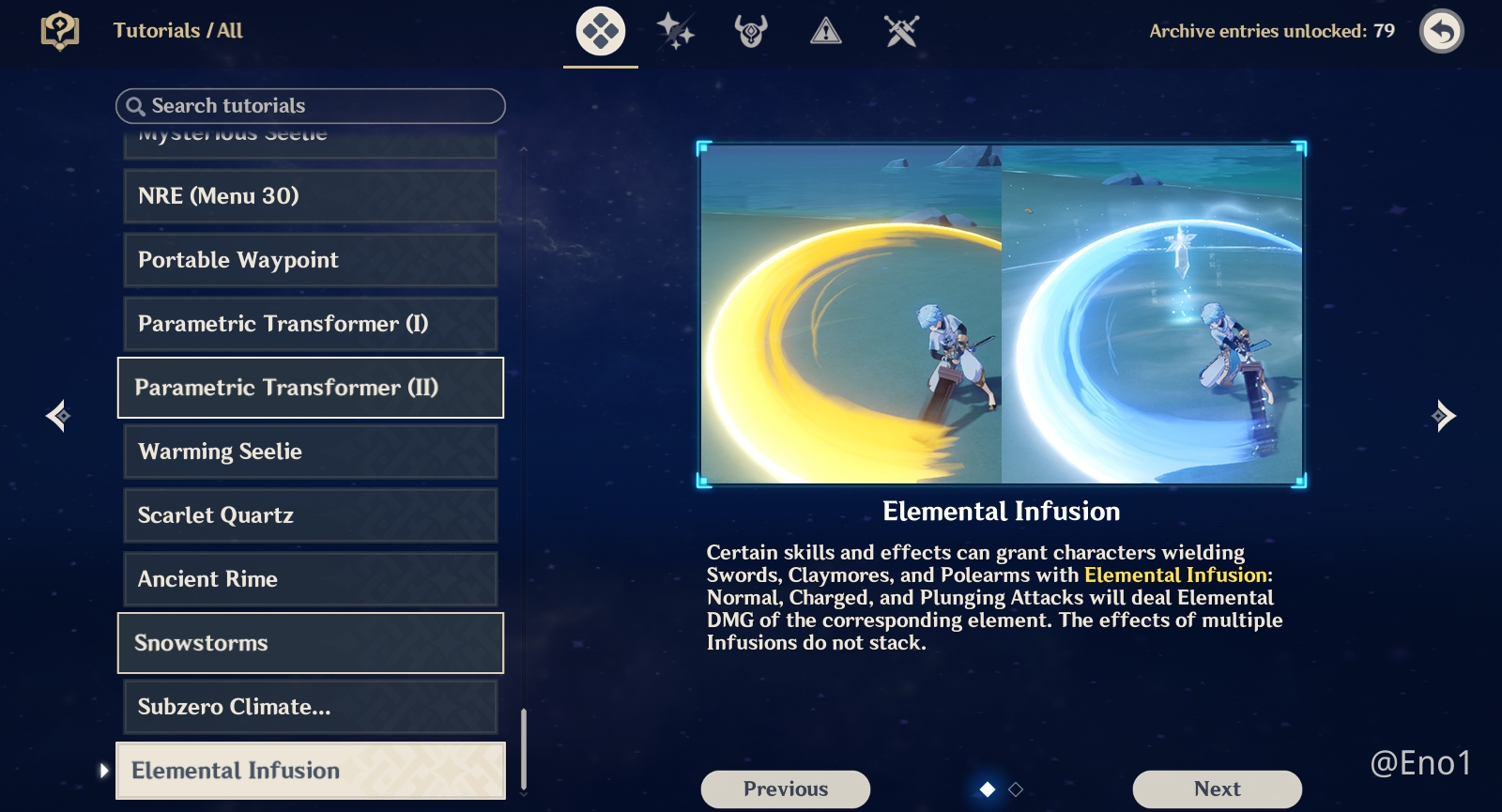This screenshot has width=1502, height=812.
Task: Click the Next button
Action: click(x=1217, y=789)
